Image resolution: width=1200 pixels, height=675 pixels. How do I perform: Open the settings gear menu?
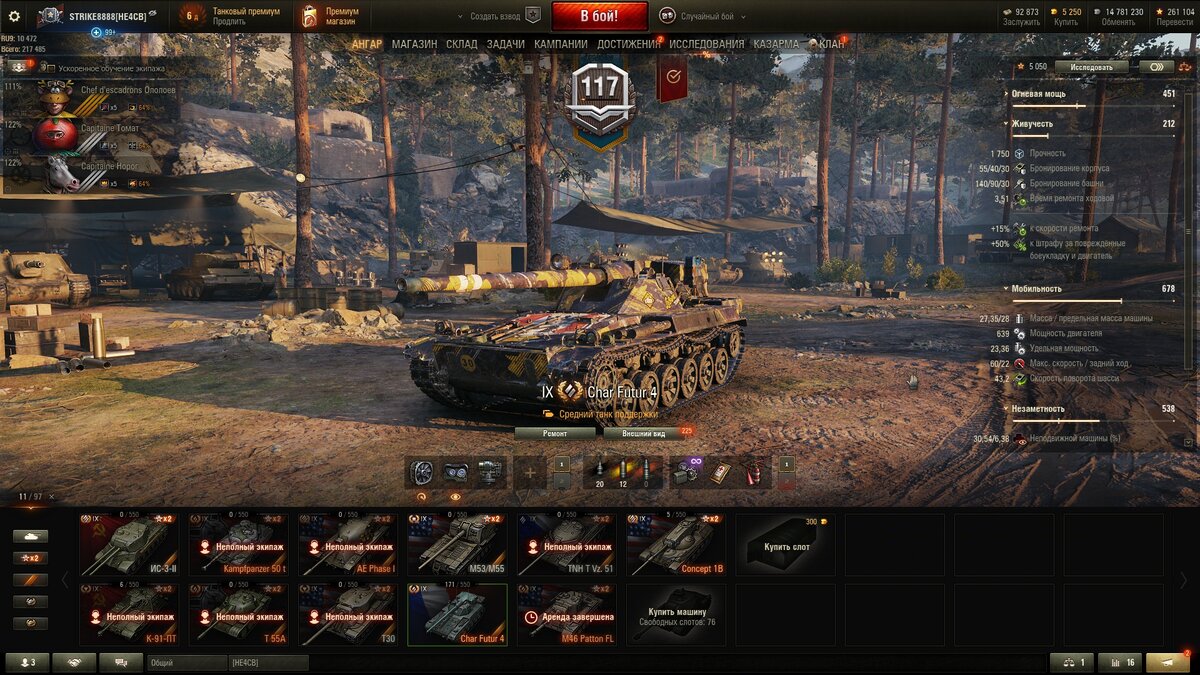(14, 16)
